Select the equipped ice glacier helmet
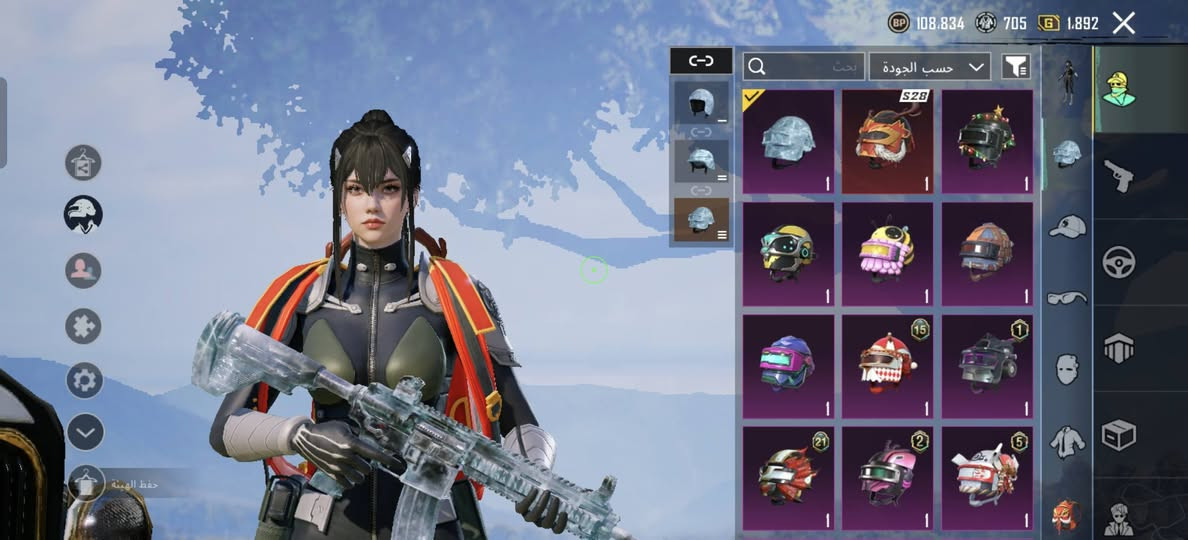 pos(788,141)
